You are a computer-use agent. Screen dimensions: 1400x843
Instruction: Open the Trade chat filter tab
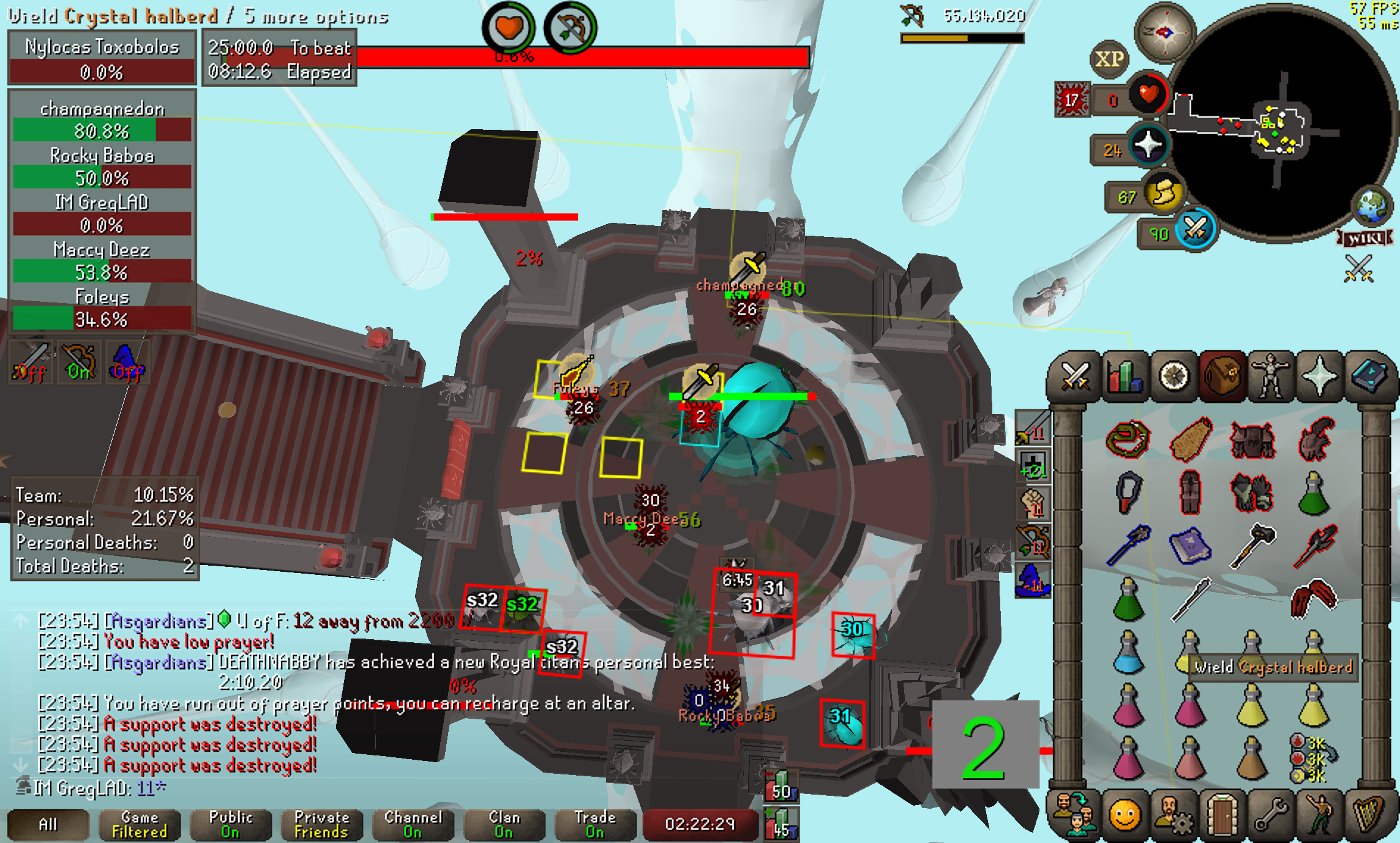(595, 825)
